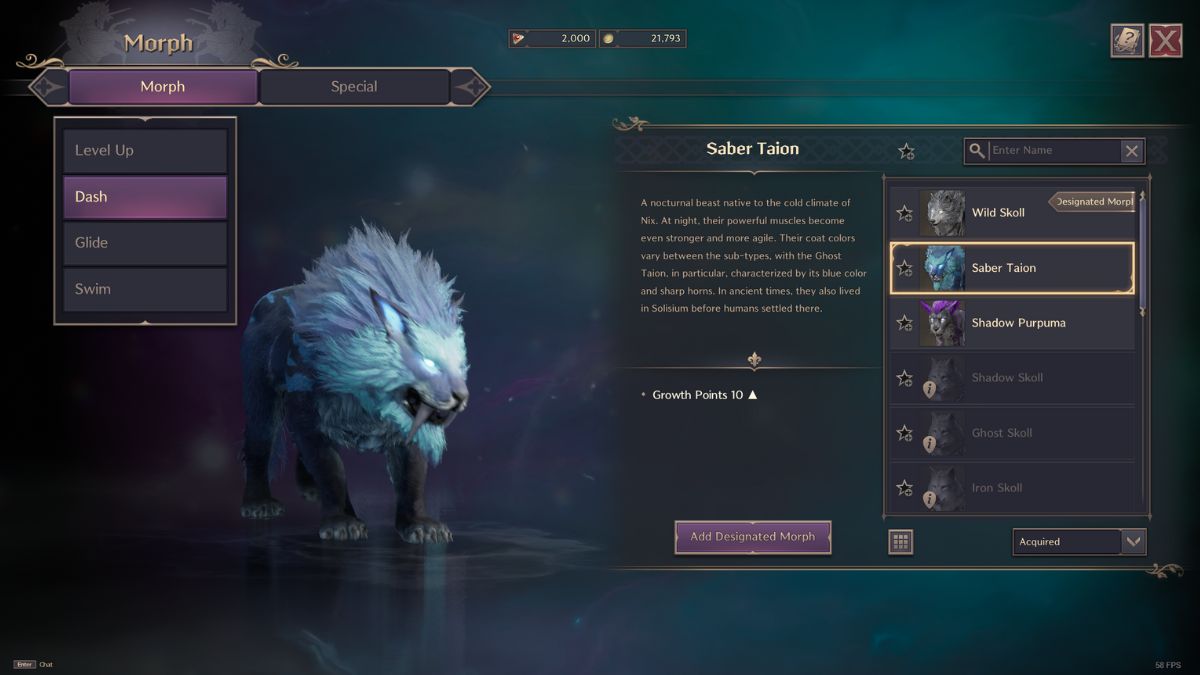Toggle the grid view button
The height and width of the screenshot is (675, 1200).
[900, 542]
